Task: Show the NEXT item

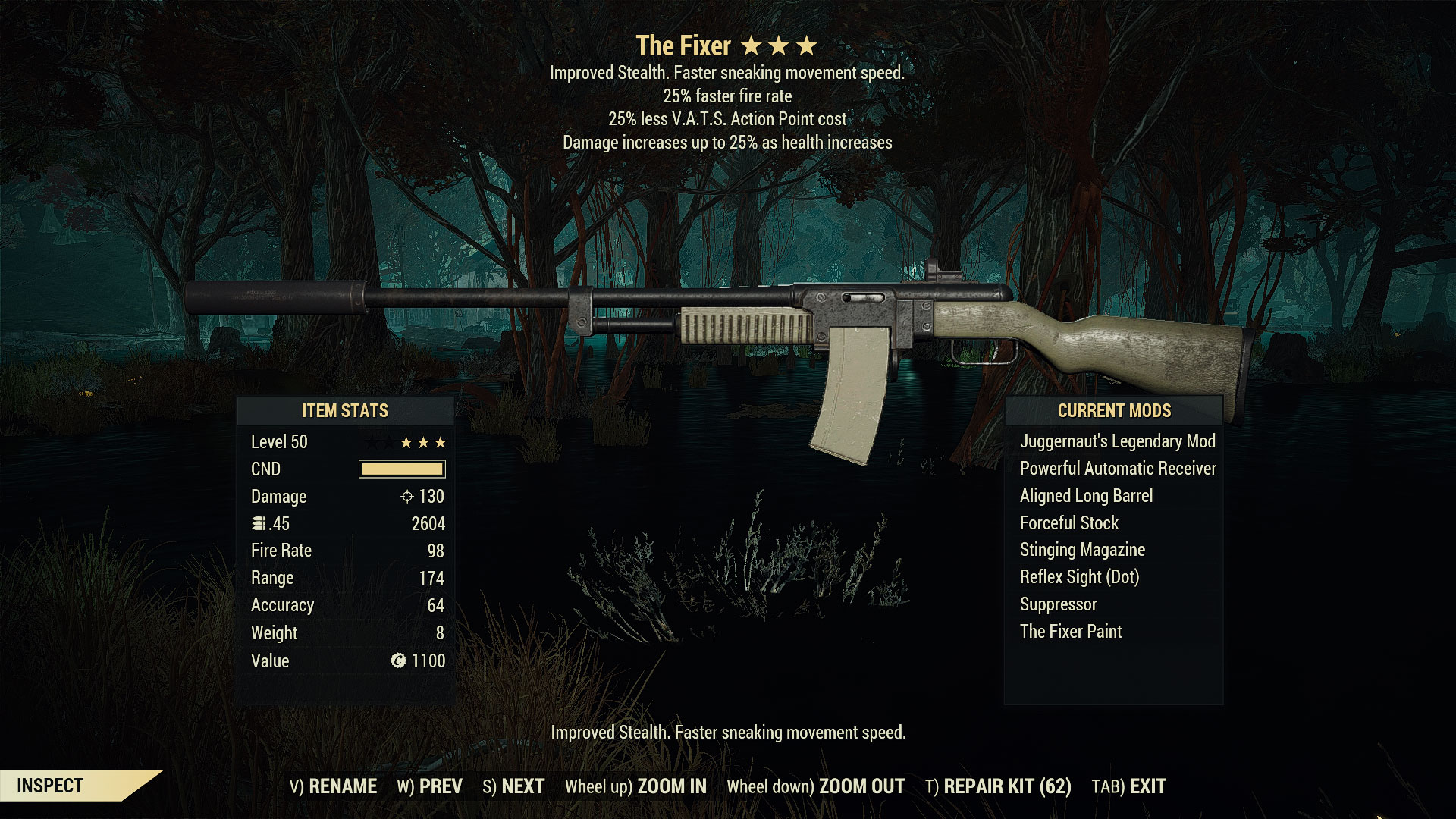Action: (x=513, y=786)
